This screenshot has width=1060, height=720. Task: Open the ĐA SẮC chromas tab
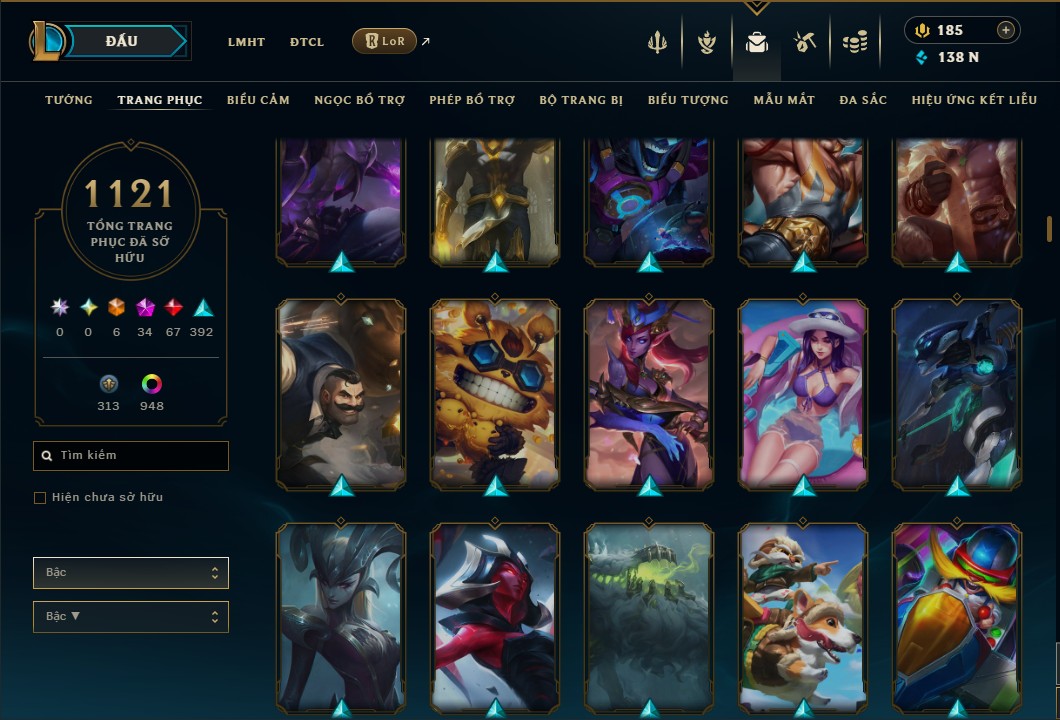click(863, 100)
